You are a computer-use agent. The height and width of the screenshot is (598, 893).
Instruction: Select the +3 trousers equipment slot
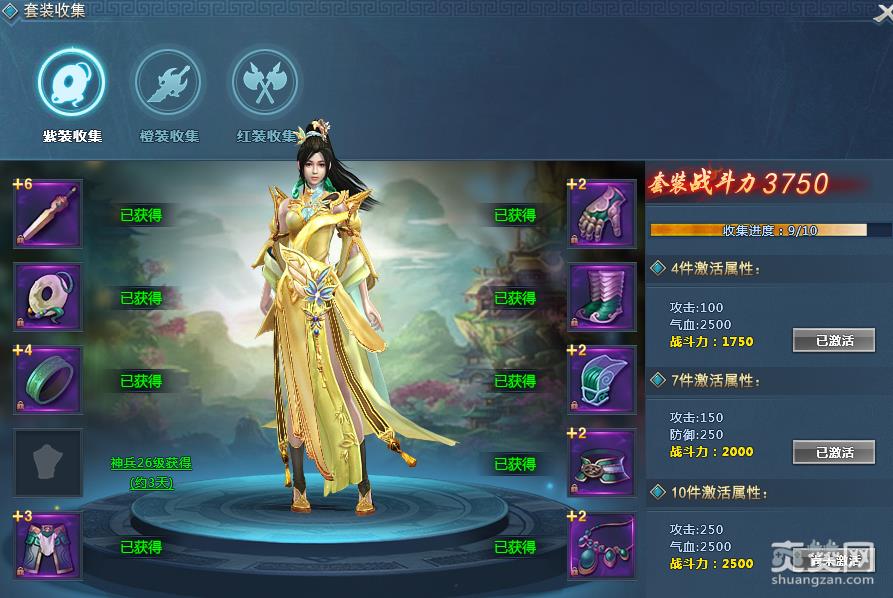pyautogui.click(x=48, y=546)
